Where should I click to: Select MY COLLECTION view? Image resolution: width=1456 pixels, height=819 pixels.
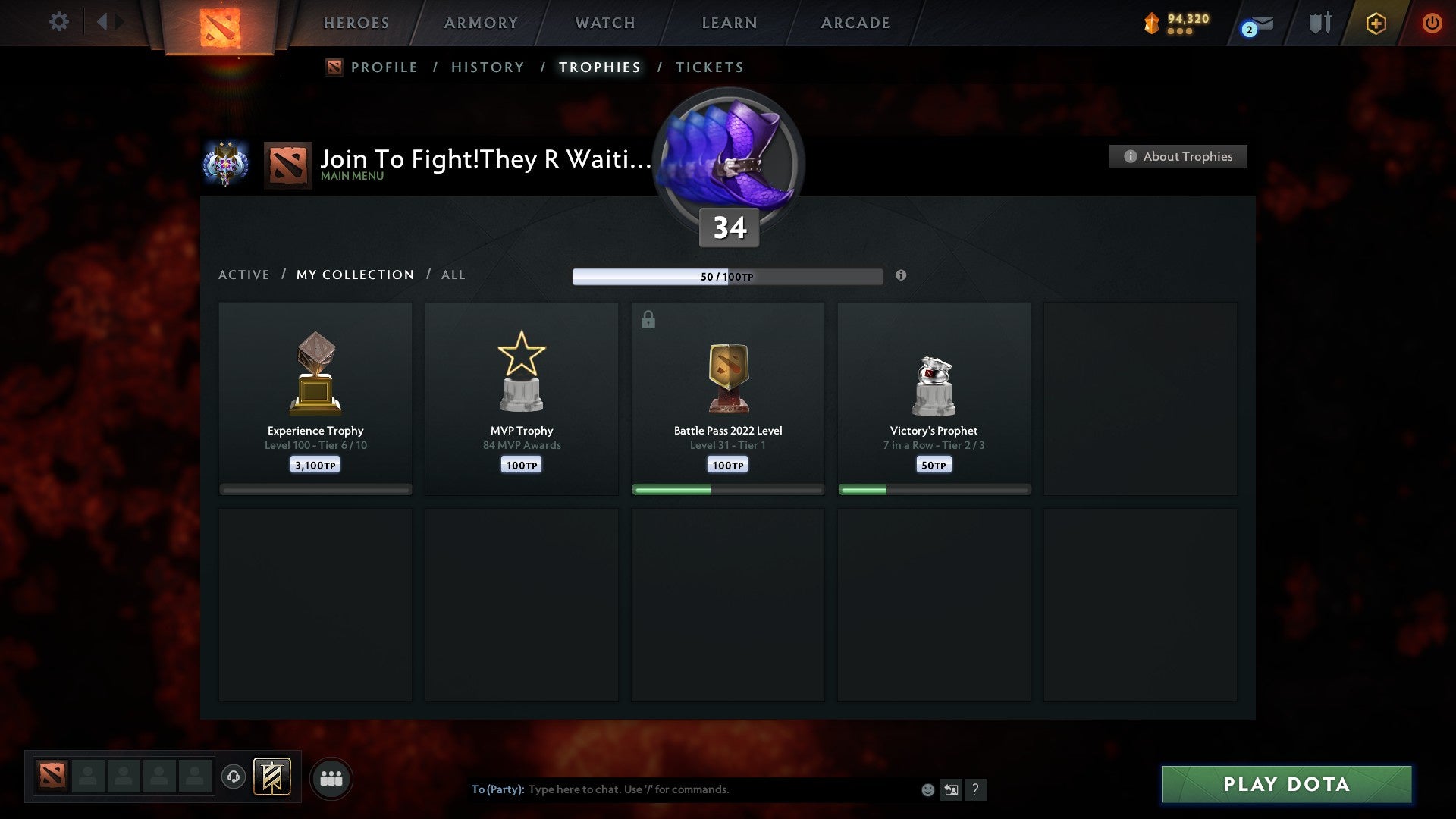click(x=354, y=275)
